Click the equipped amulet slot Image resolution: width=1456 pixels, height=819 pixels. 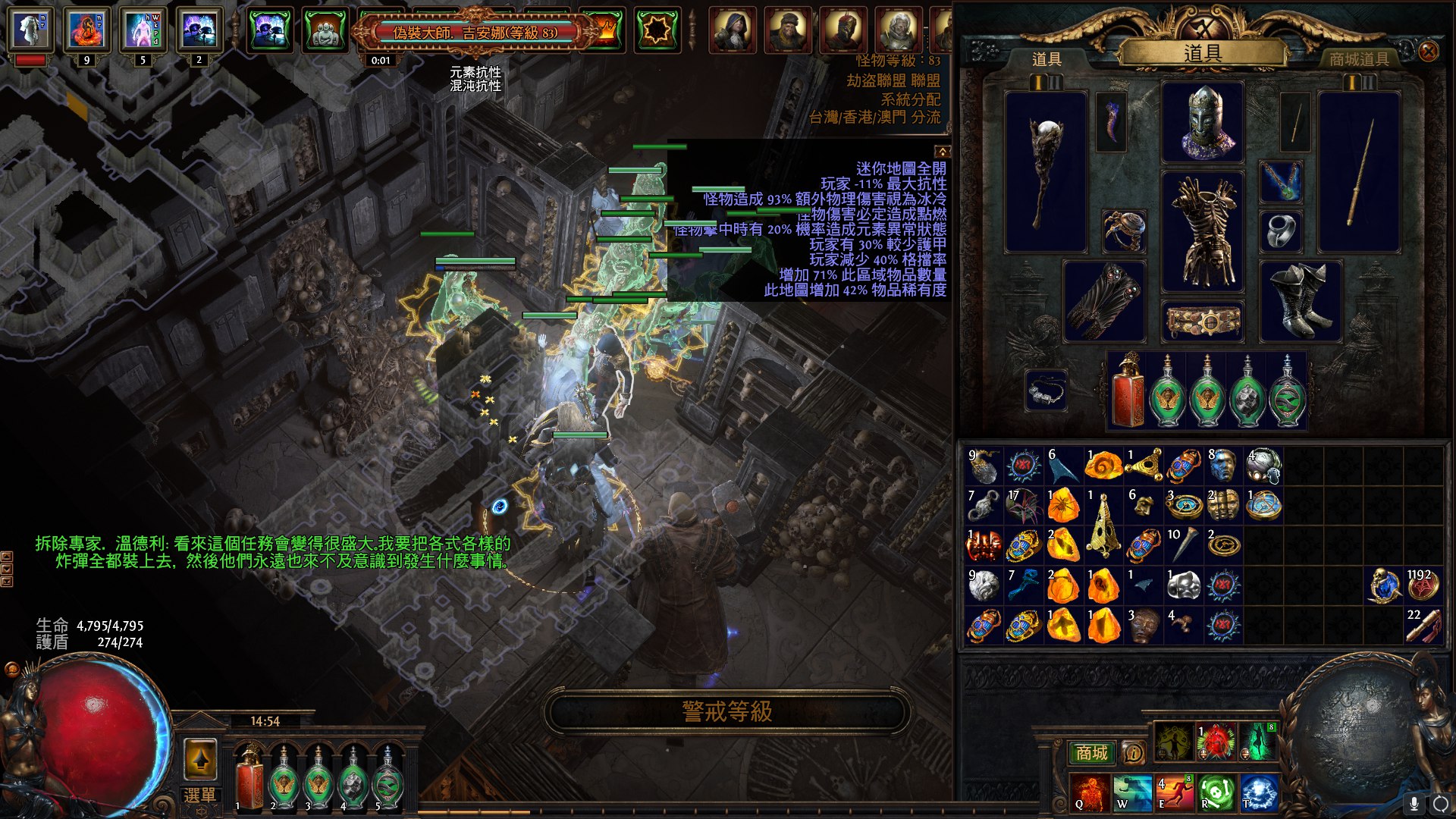tap(1281, 182)
